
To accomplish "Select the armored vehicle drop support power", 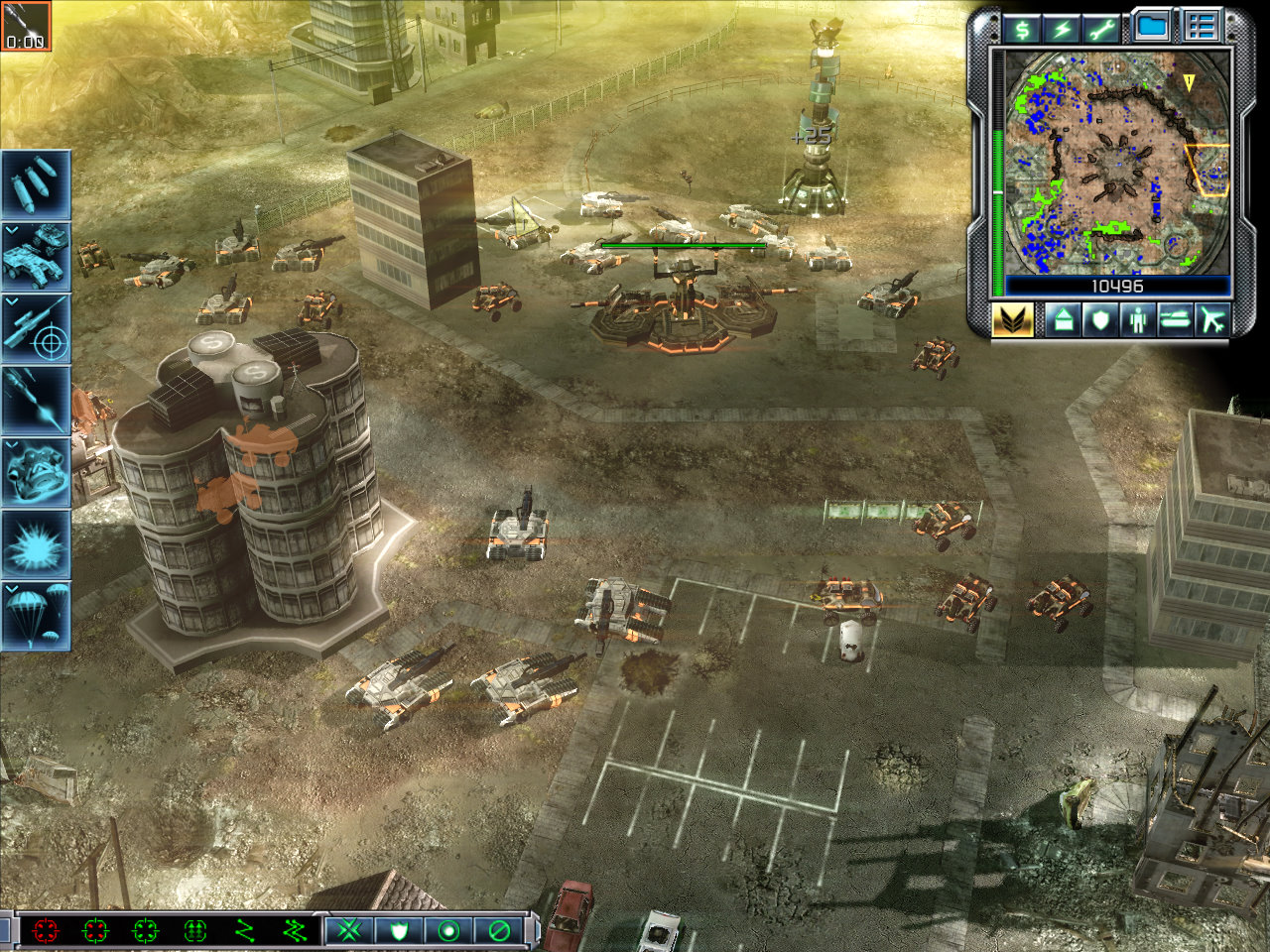I will pos(36,256).
